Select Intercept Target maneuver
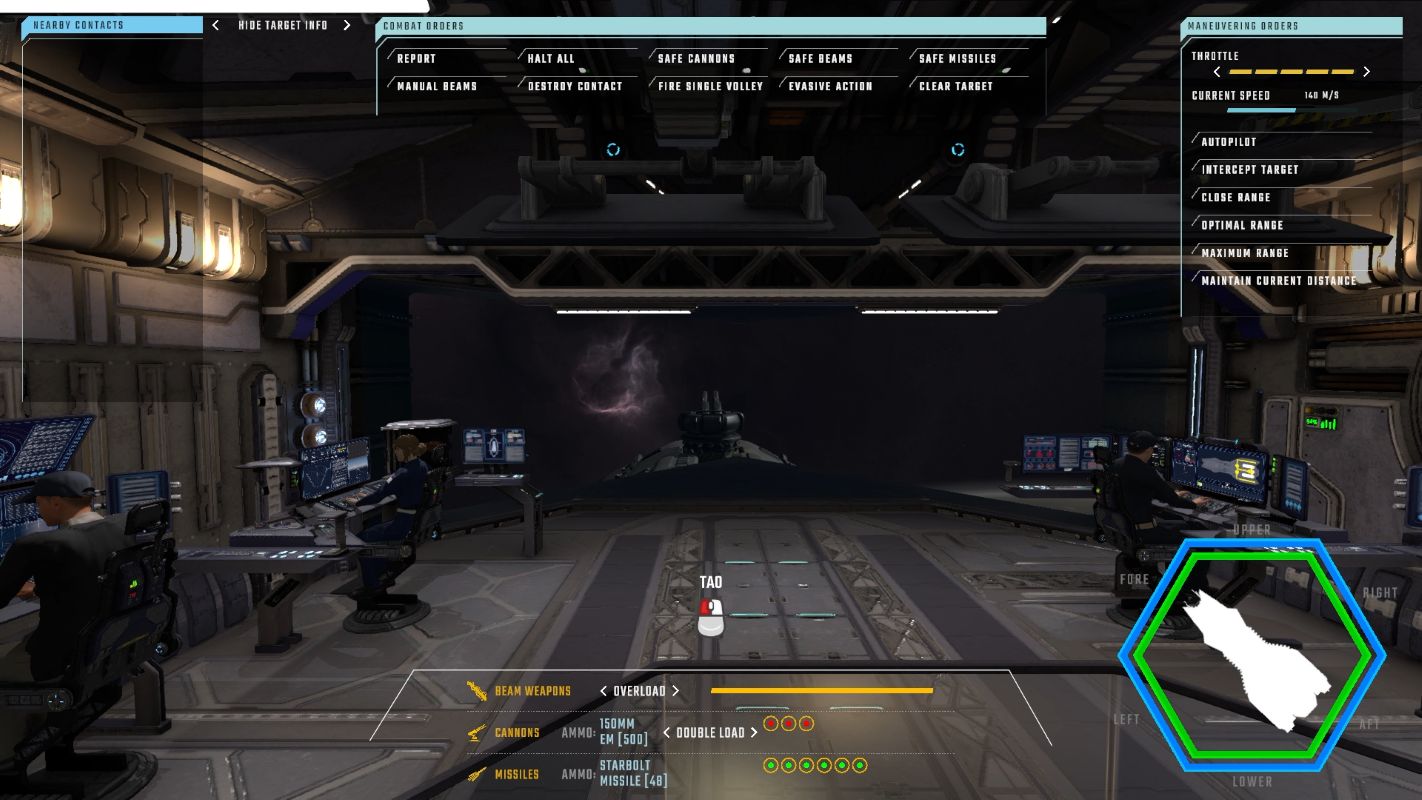The height and width of the screenshot is (800, 1422). click(x=1250, y=170)
